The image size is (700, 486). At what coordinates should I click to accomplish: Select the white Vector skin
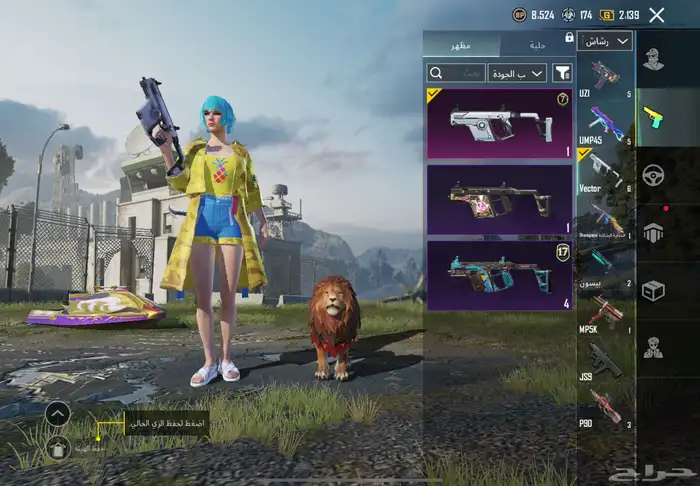[499, 123]
